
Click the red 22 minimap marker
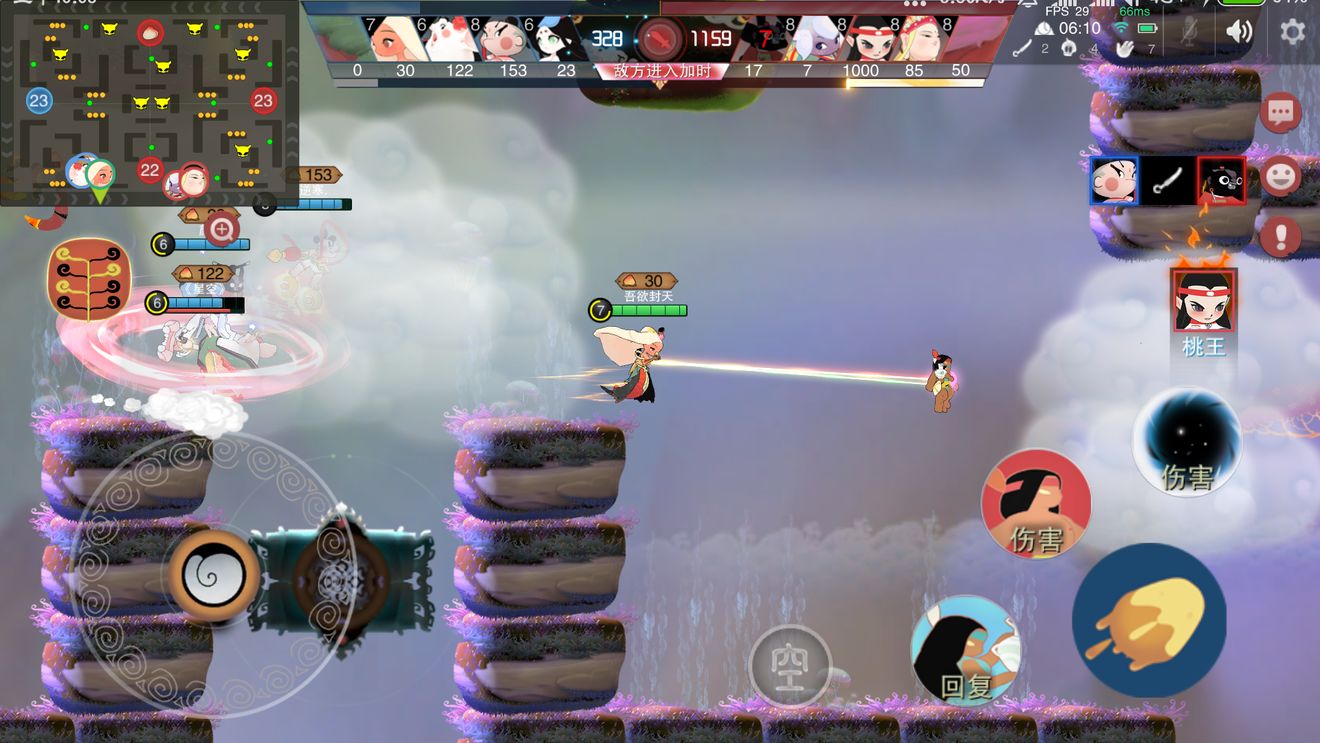pos(150,170)
